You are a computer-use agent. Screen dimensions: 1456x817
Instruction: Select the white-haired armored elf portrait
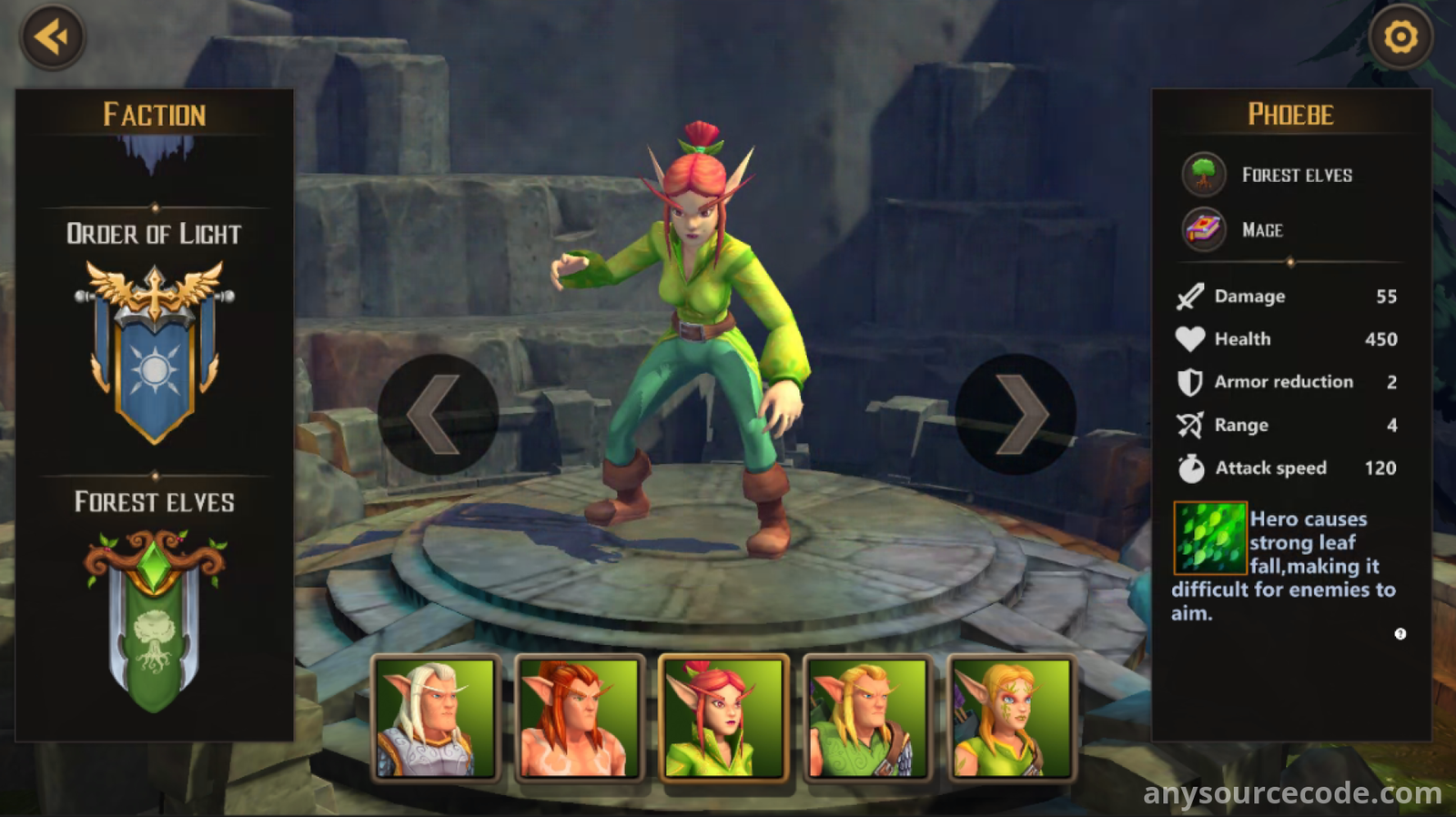click(436, 718)
